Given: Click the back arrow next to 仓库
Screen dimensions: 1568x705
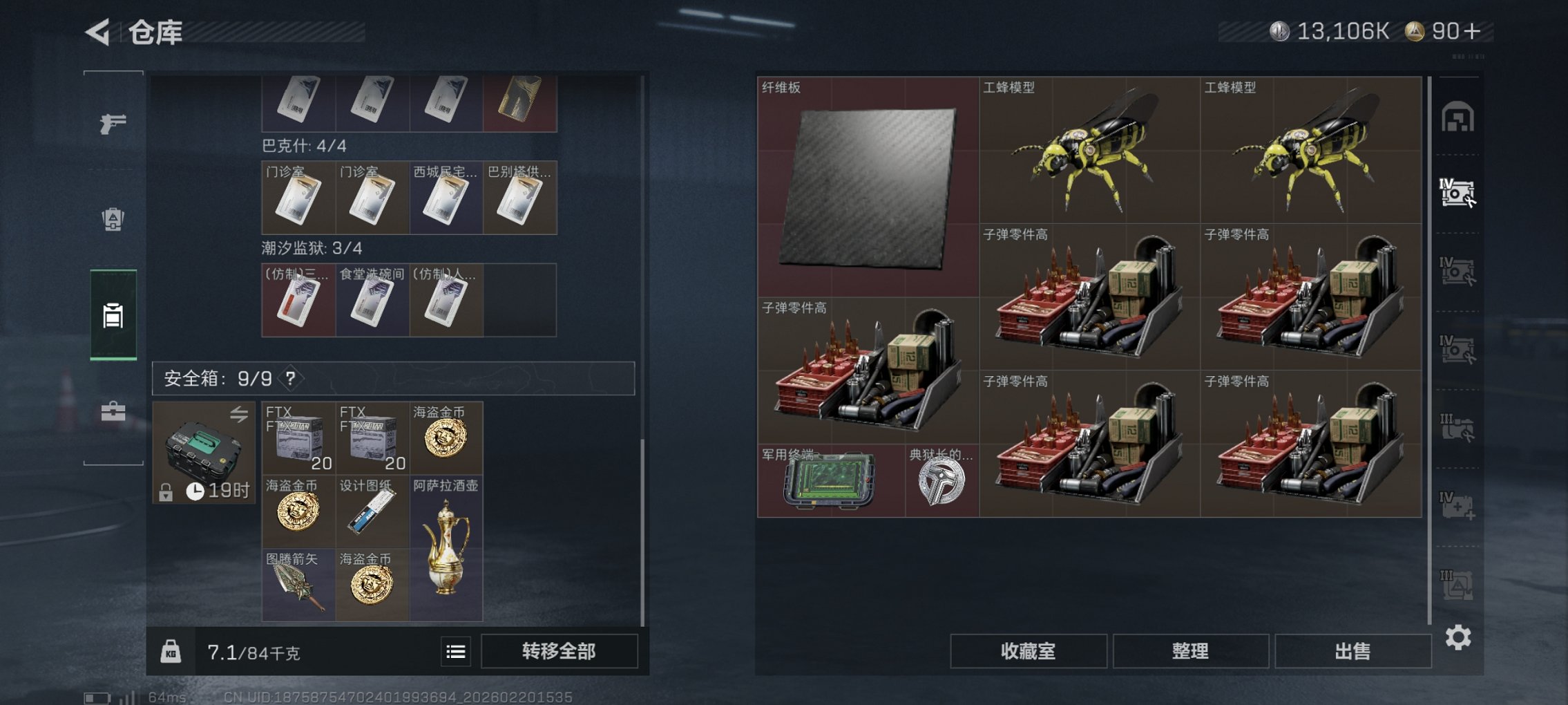Looking at the screenshot, I should [x=99, y=30].
